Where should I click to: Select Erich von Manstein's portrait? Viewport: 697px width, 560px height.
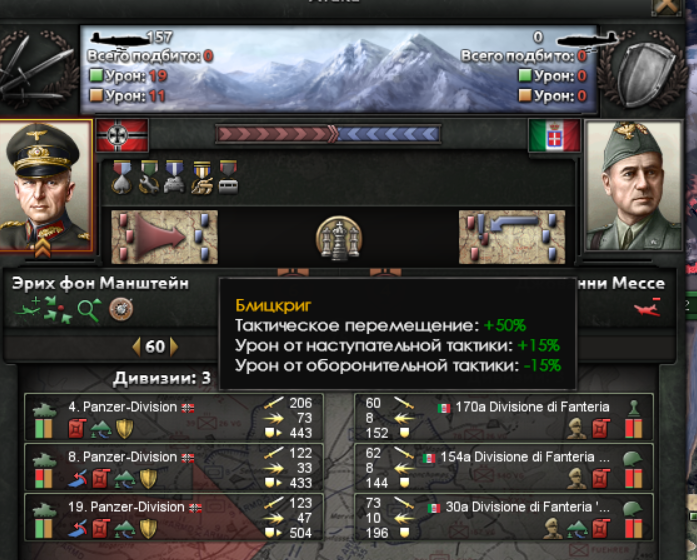[x=47, y=187]
